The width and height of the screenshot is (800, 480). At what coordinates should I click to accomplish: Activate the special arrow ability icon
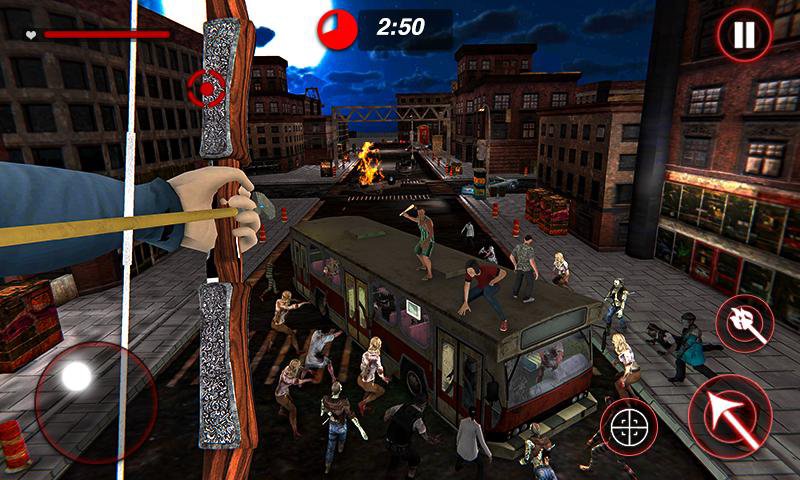tap(744, 324)
